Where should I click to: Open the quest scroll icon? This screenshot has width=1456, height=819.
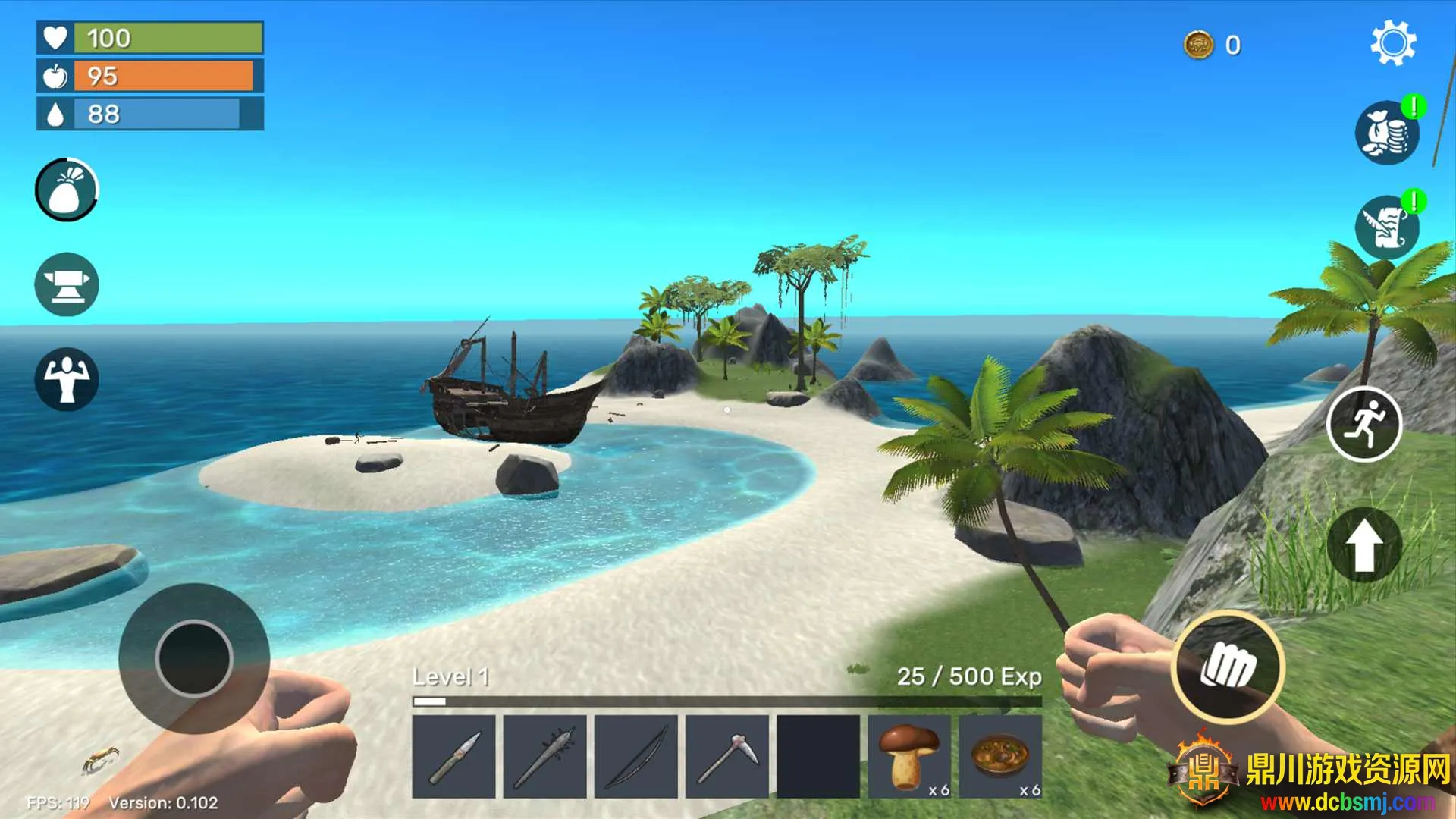(x=1387, y=227)
